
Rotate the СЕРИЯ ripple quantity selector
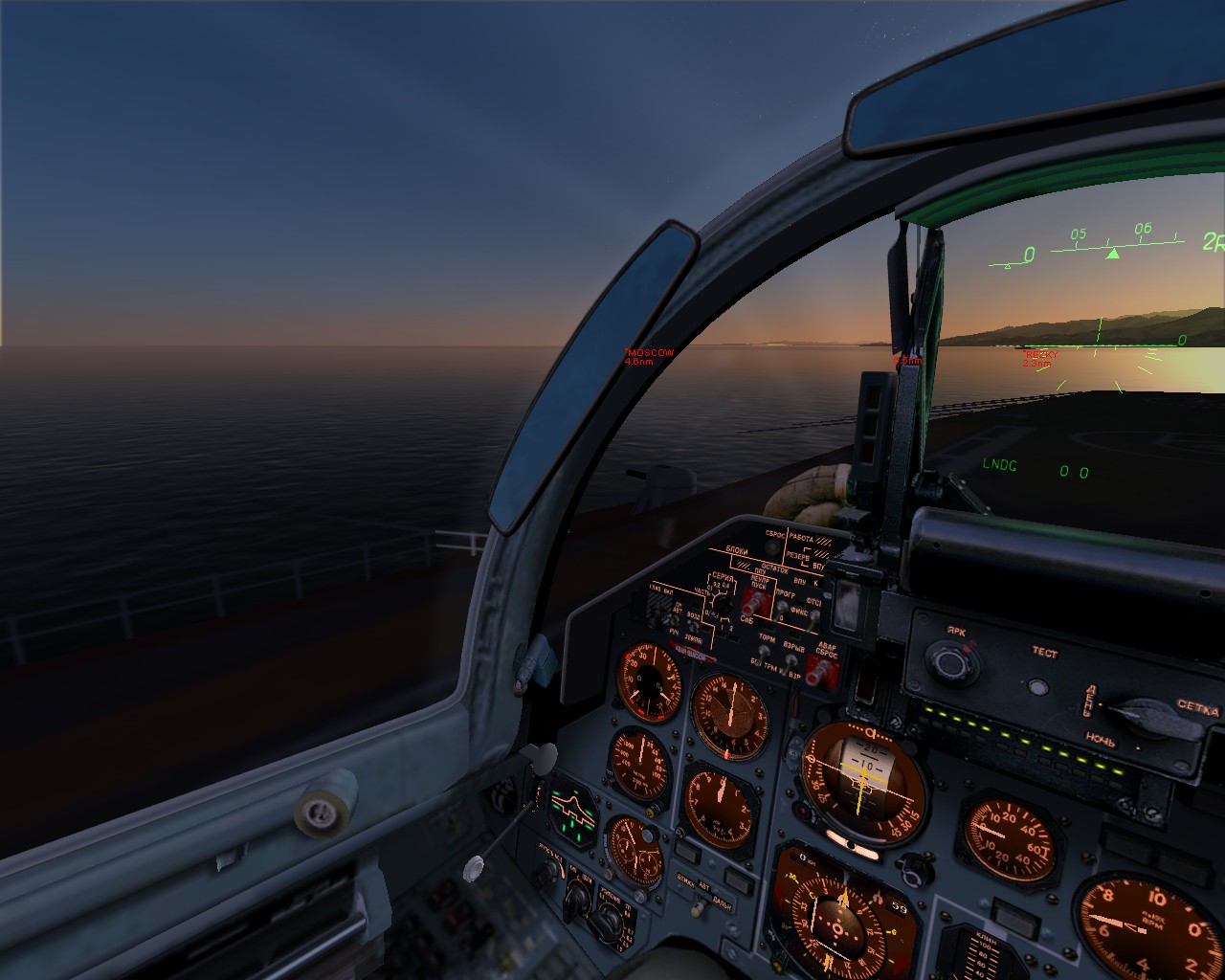[x=721, y=604]
